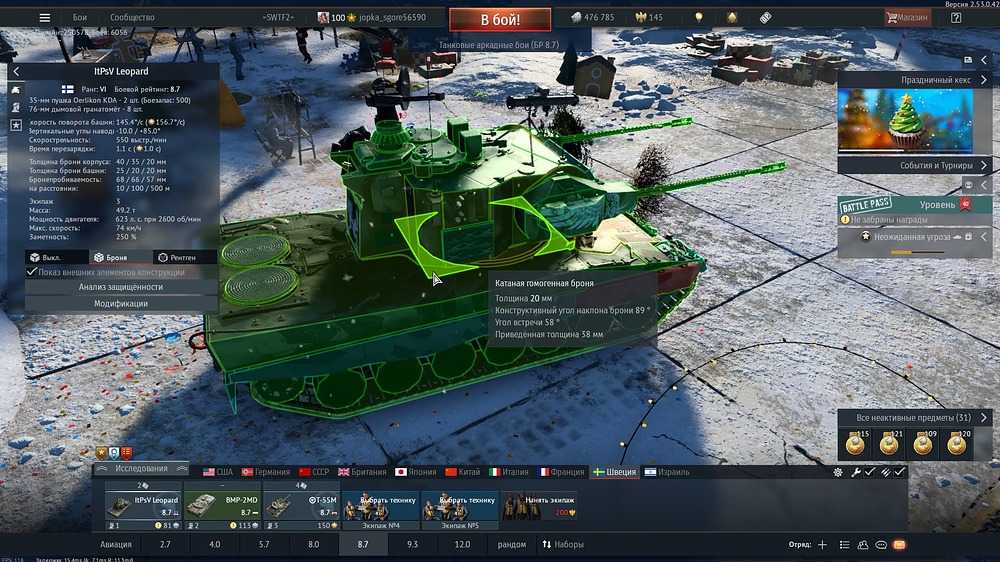
Task: Open the Бои menu
Action: 80,18
